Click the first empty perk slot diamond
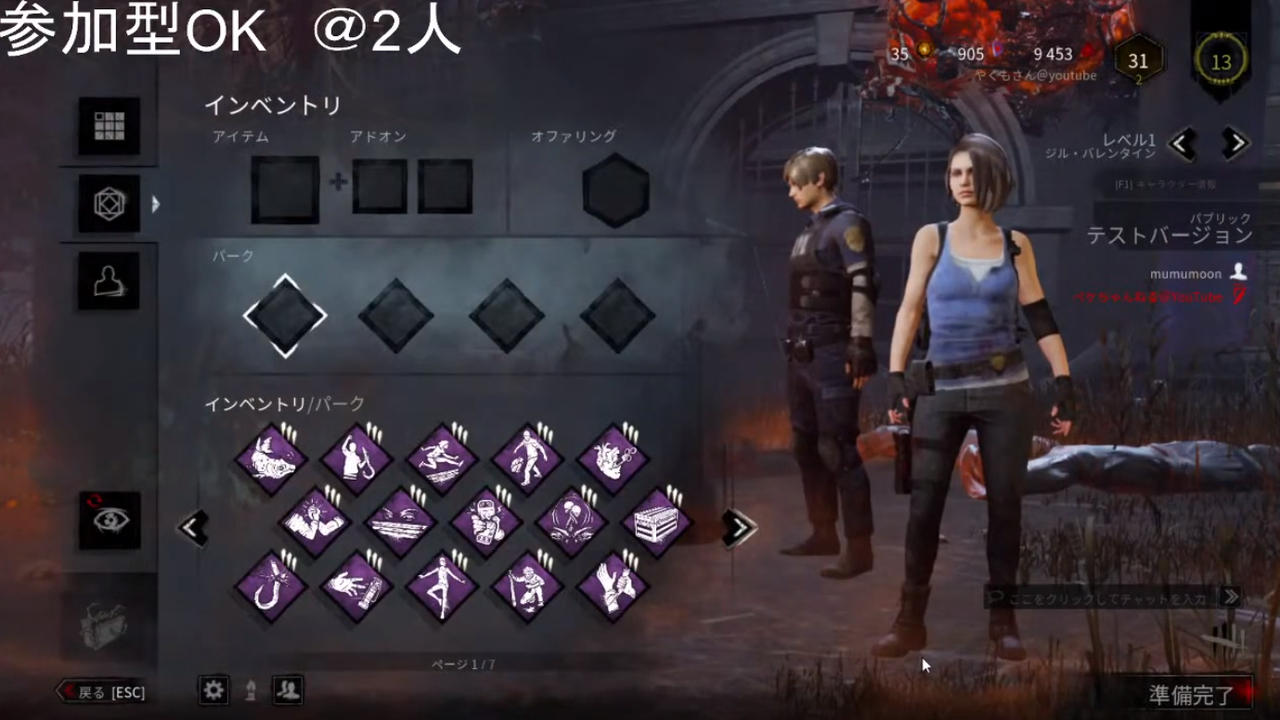 [285, 315]
